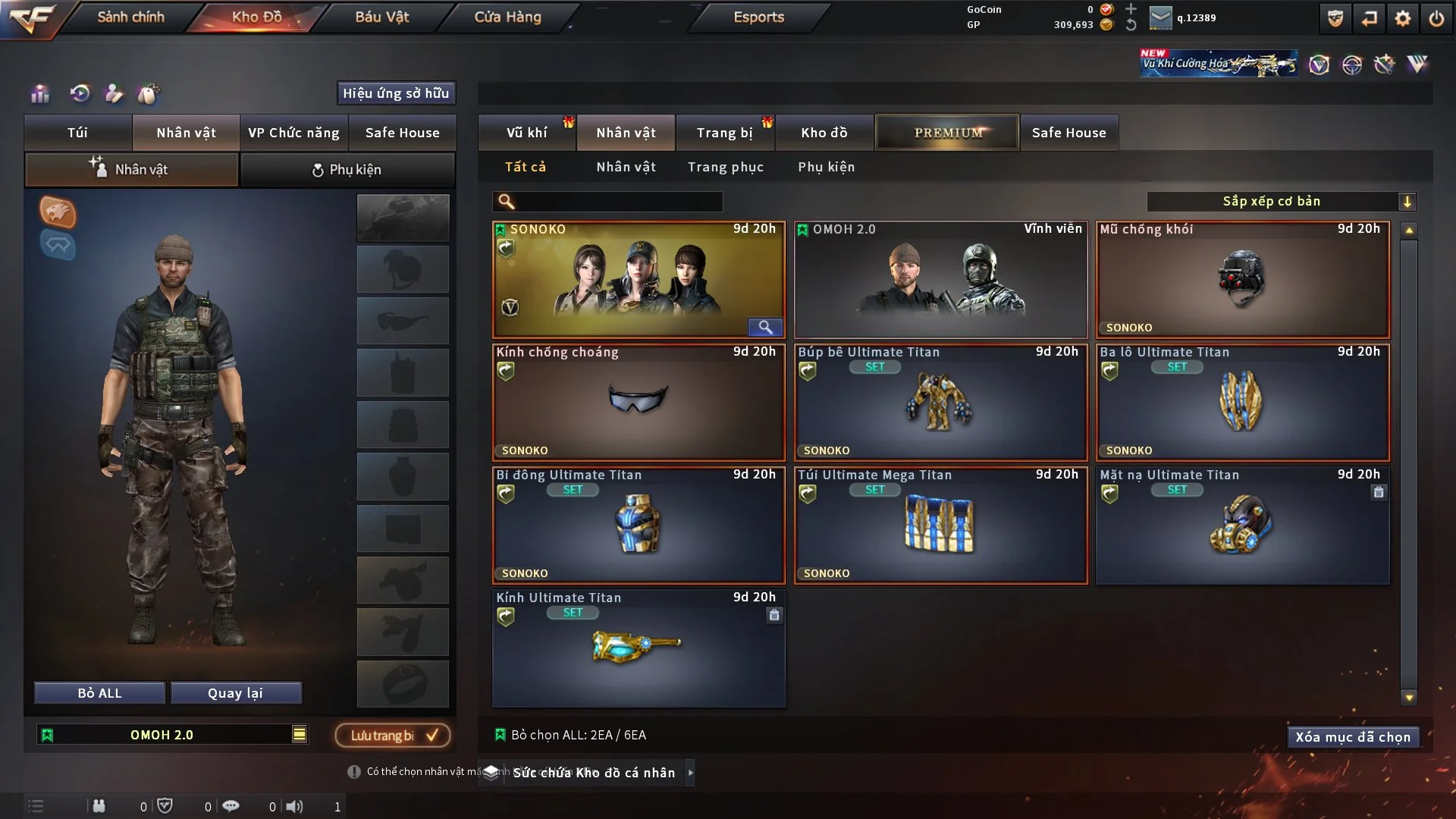Remove all gear with Bỏ ALL

(99, 693)
